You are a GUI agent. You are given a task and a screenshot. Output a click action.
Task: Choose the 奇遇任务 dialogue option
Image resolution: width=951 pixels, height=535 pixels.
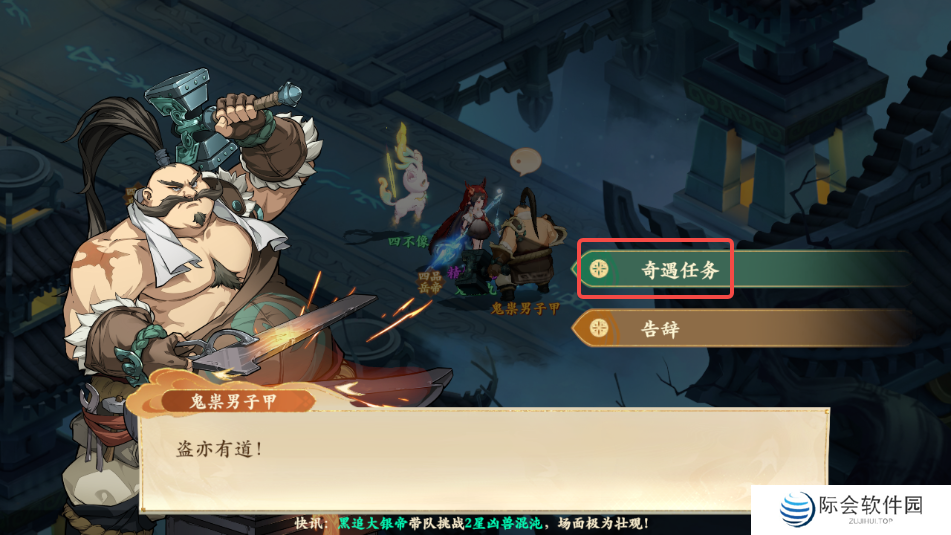click(679, 269)
